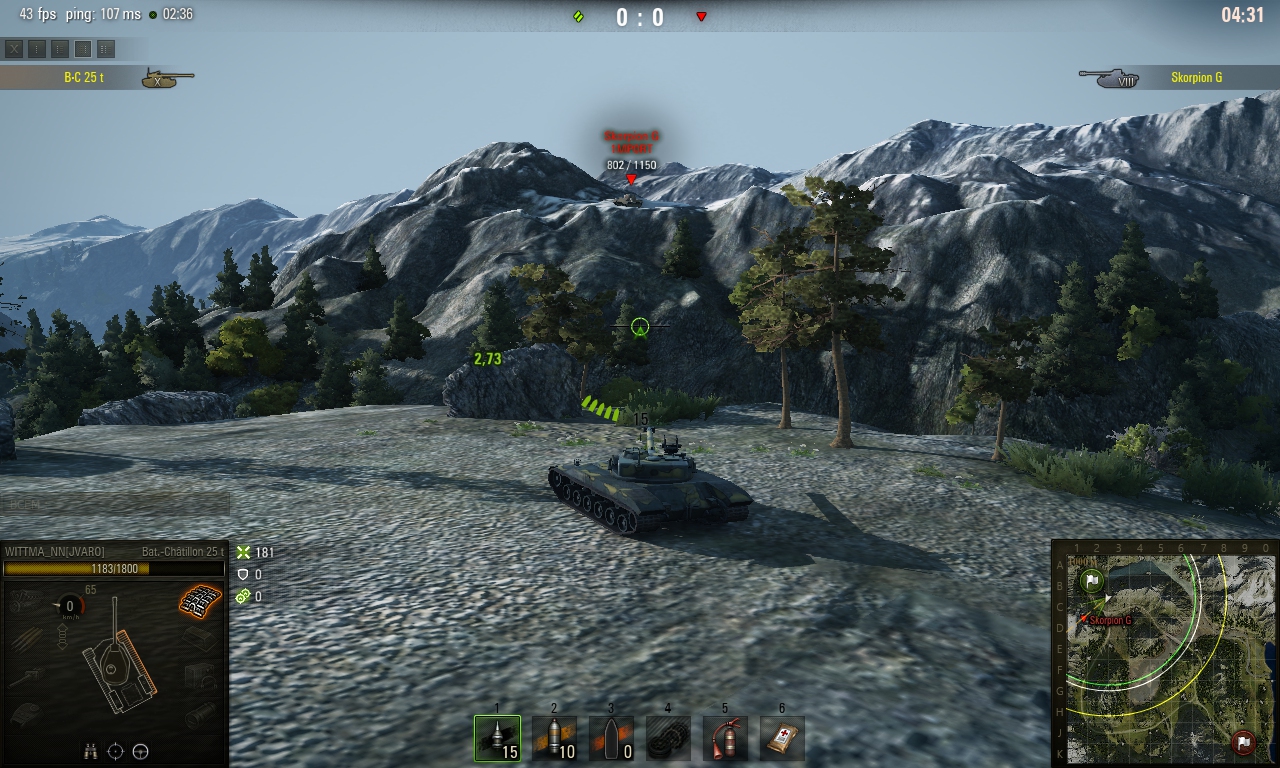Click the ammo rack module icon
1280x768 pixels.
[28, 638]
